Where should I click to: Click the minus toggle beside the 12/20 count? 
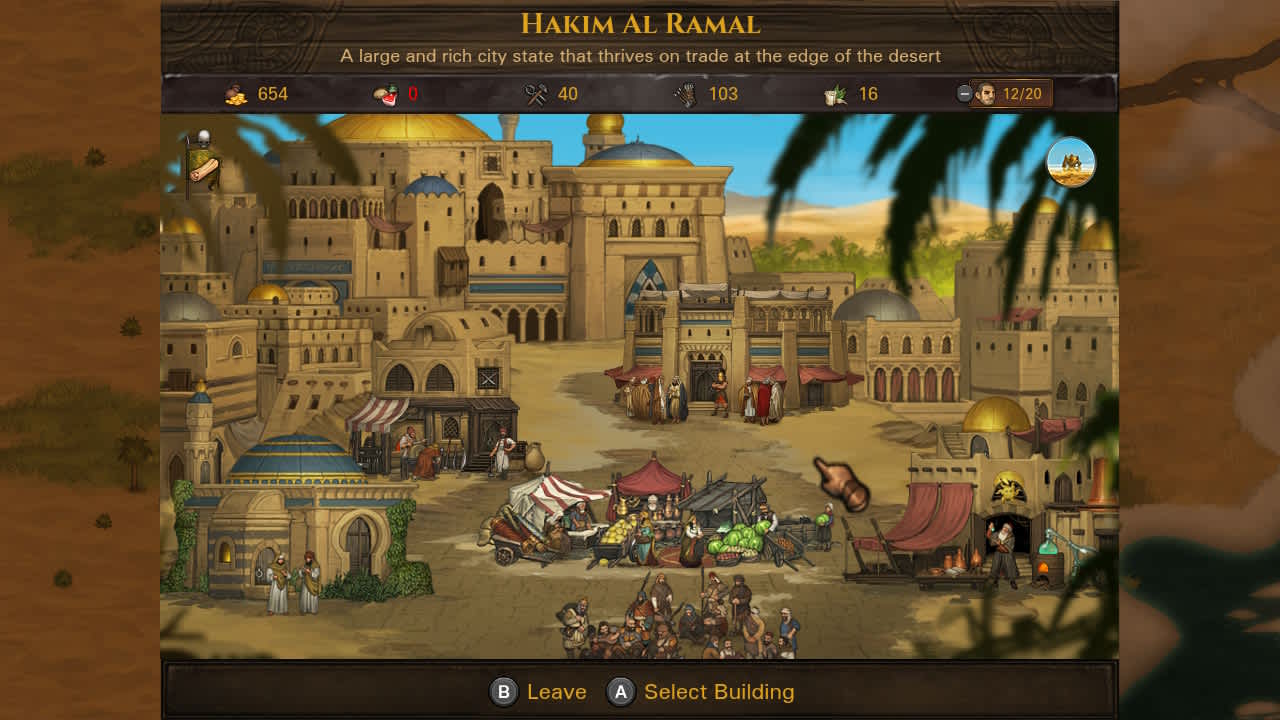tap(961, 94)
